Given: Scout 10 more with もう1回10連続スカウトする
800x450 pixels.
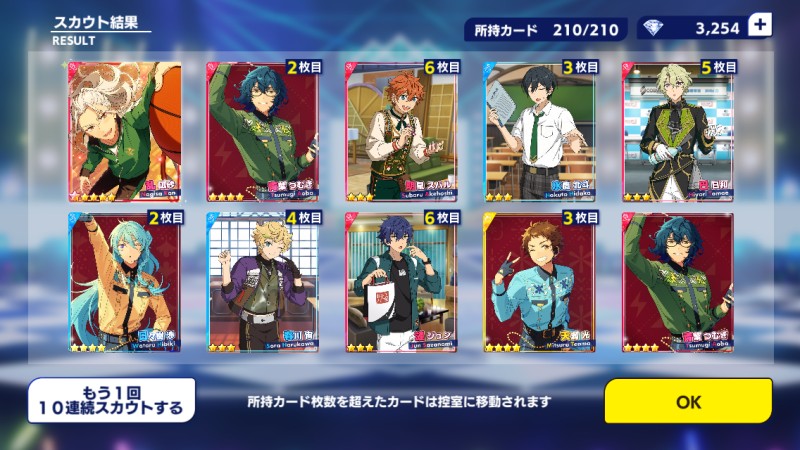Looking at the screenshot, I should click(110, 399).
